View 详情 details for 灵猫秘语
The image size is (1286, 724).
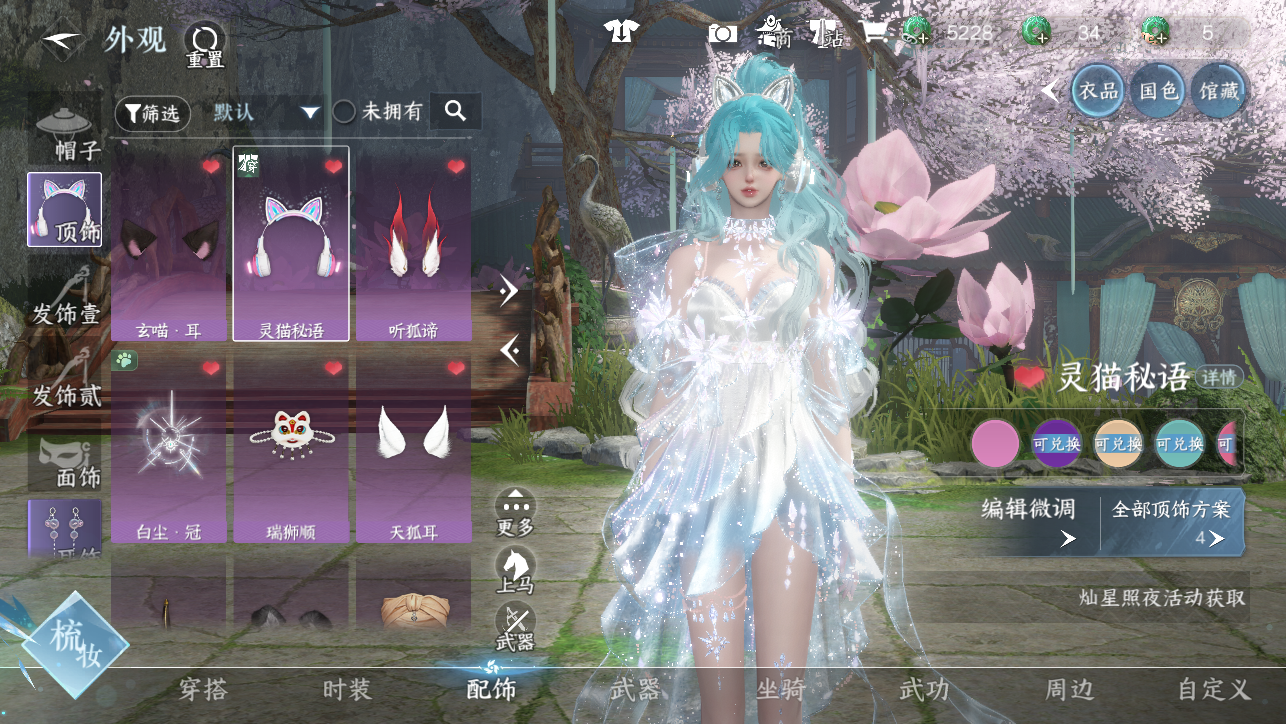pos(1220,378)
